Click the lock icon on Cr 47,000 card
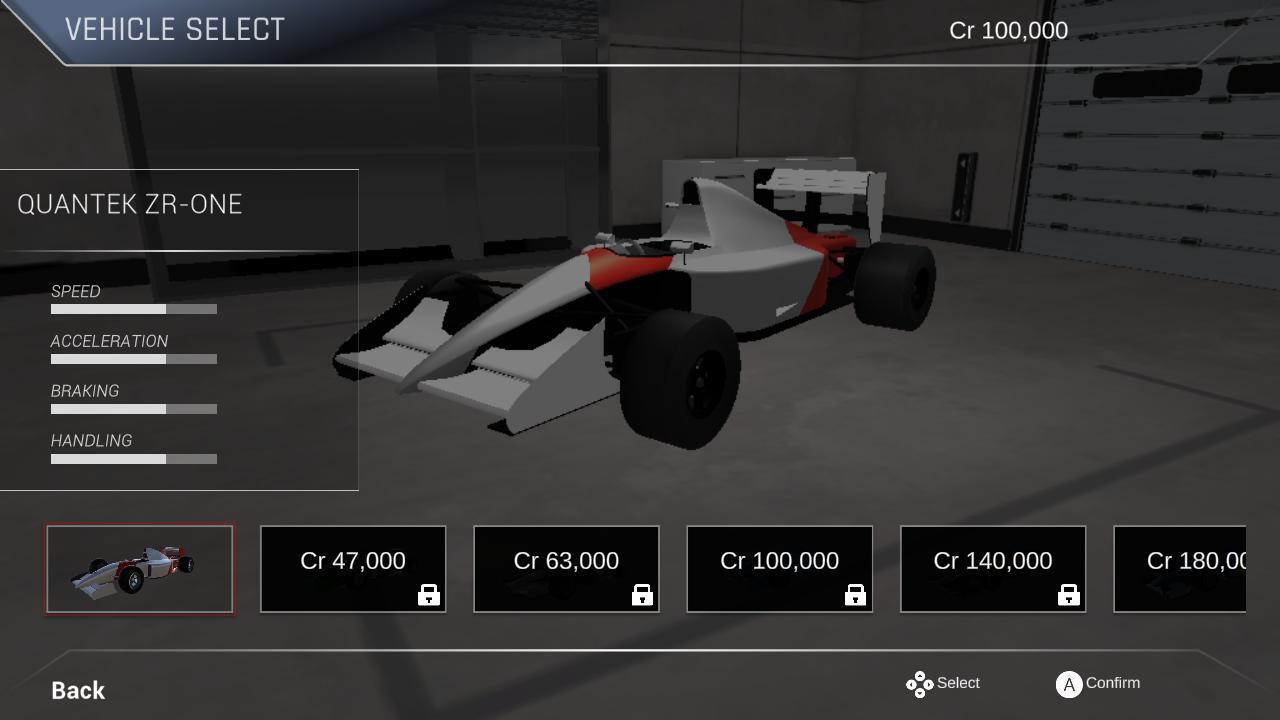The image size is (1280, 720). click(x=429, y=594)
